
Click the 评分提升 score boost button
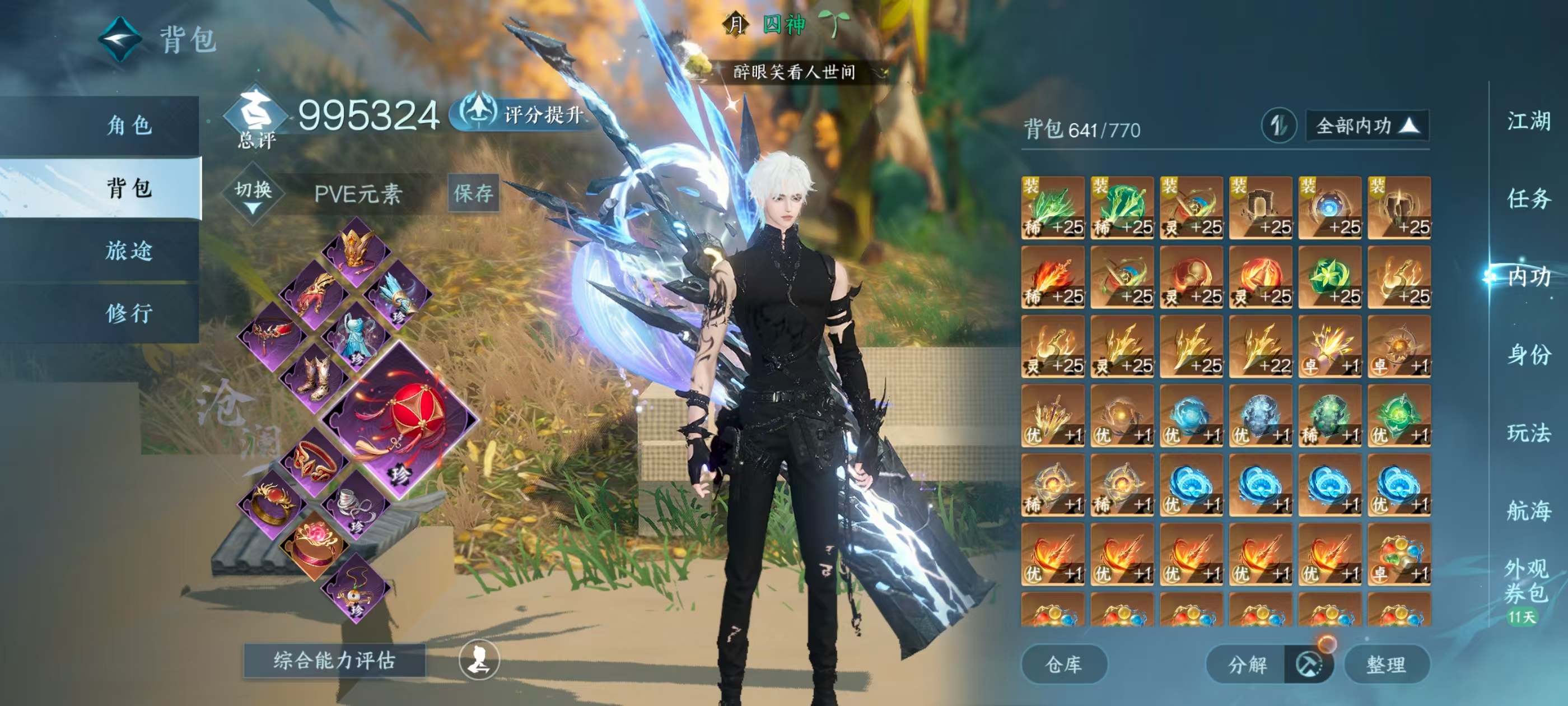click(x=524, y=114)
